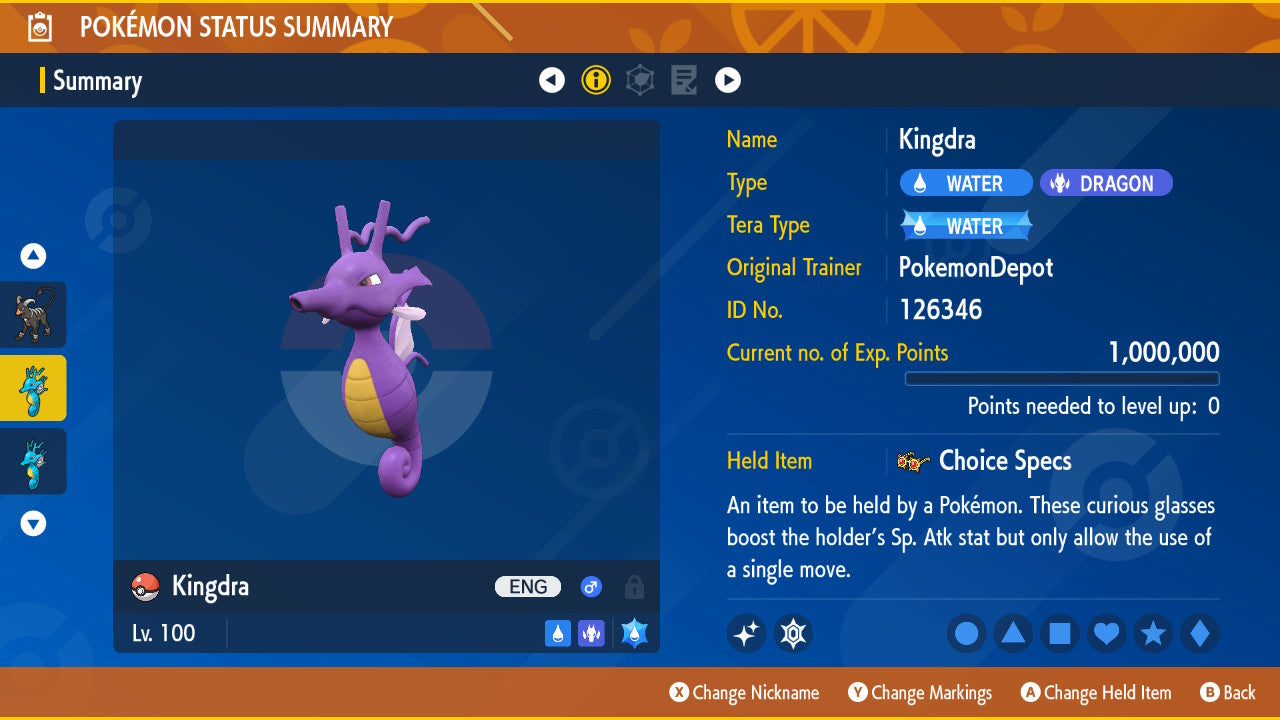
Task: Select the info summary tab icon
Action: 596,80
